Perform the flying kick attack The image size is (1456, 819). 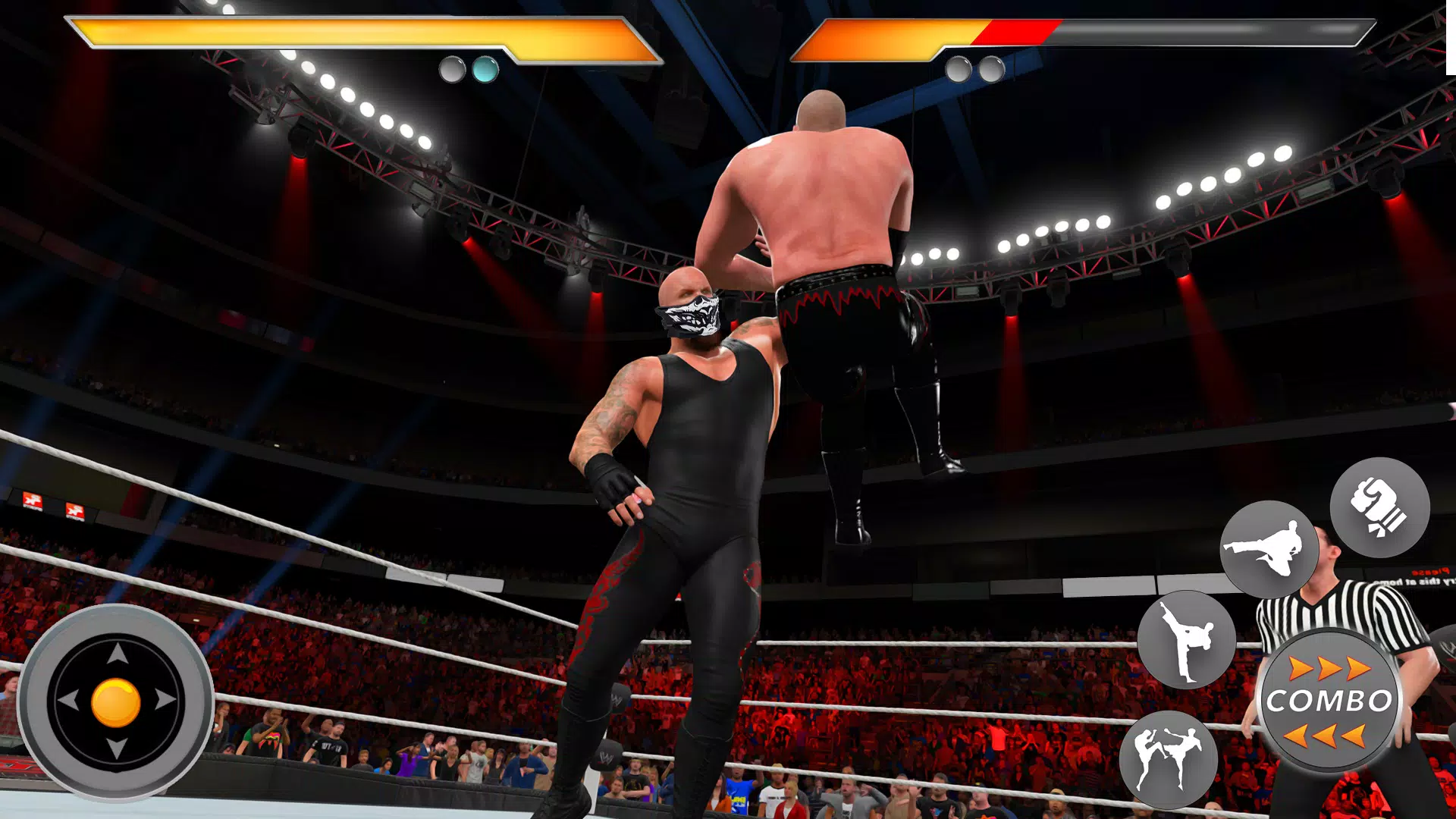[1269, 549]
